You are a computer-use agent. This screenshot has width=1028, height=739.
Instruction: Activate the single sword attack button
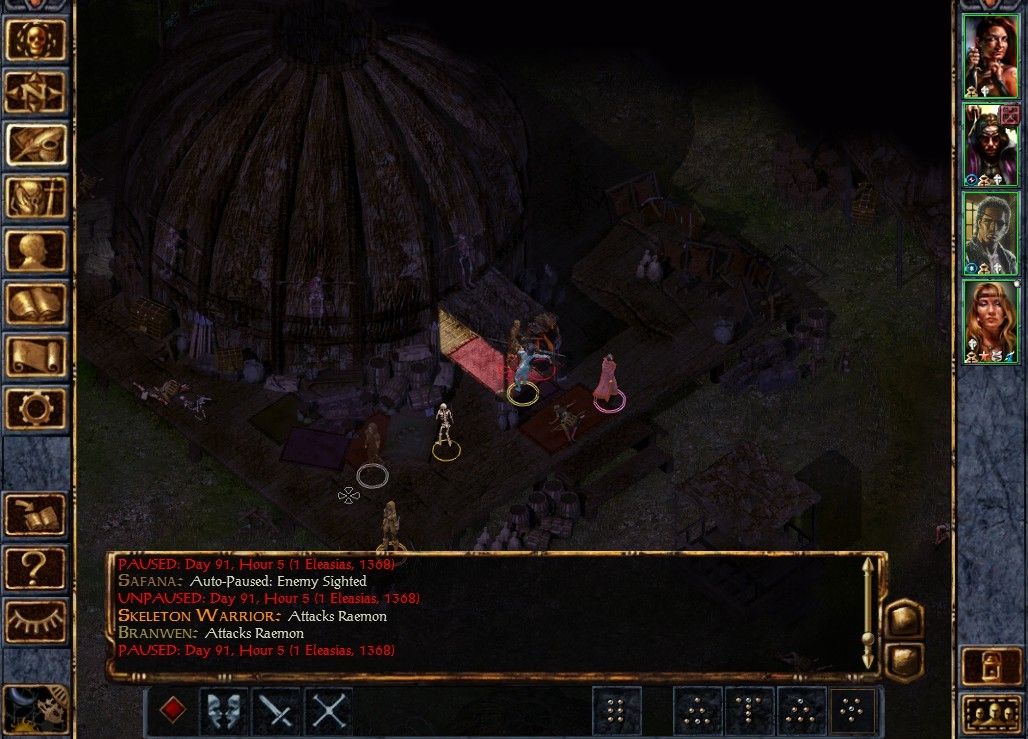click(x=277, y=710)
